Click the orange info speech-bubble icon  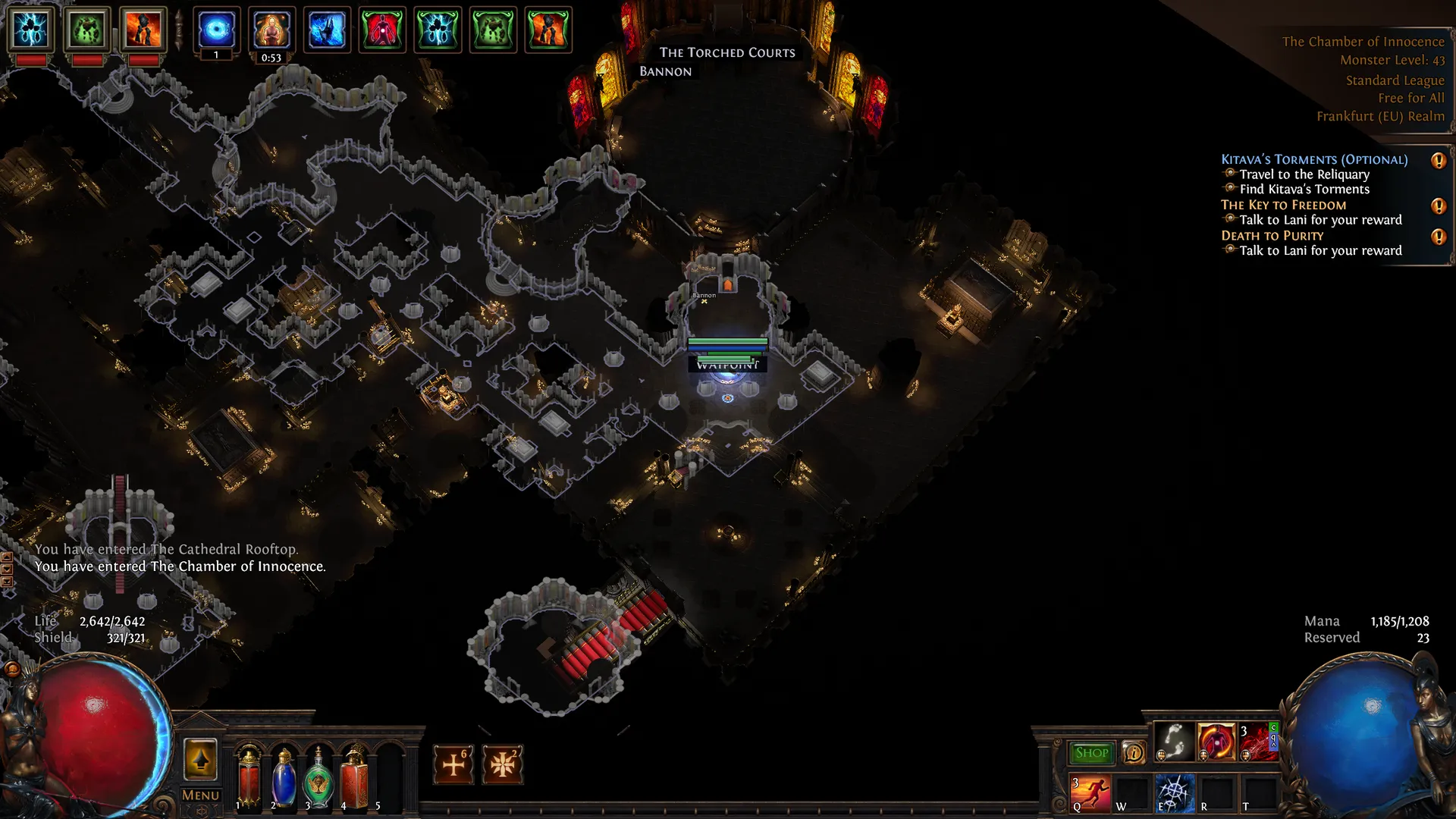[1134, 752]
